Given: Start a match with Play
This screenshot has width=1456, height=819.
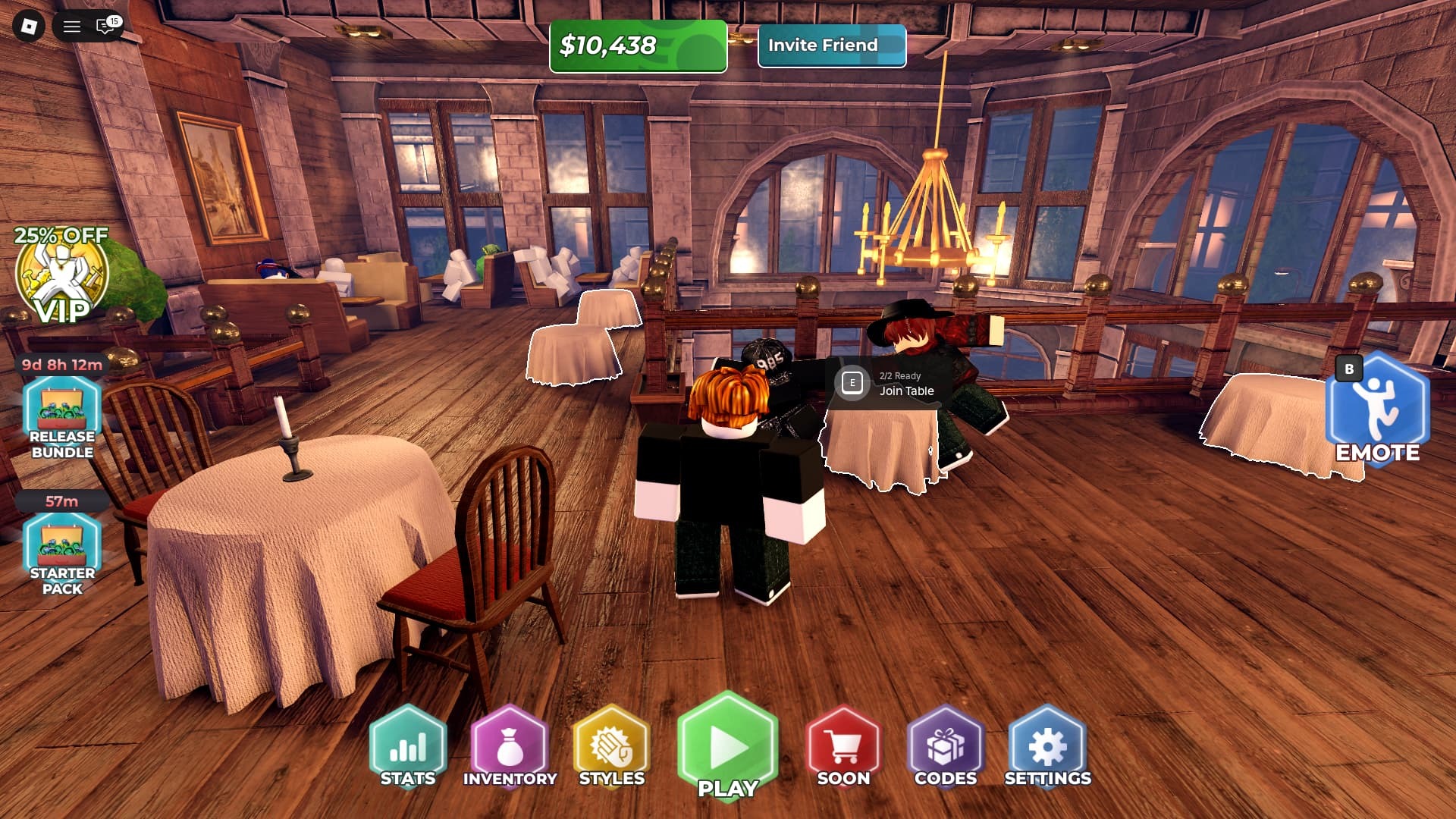Looking at the screenshot, I should click(728, 747).
